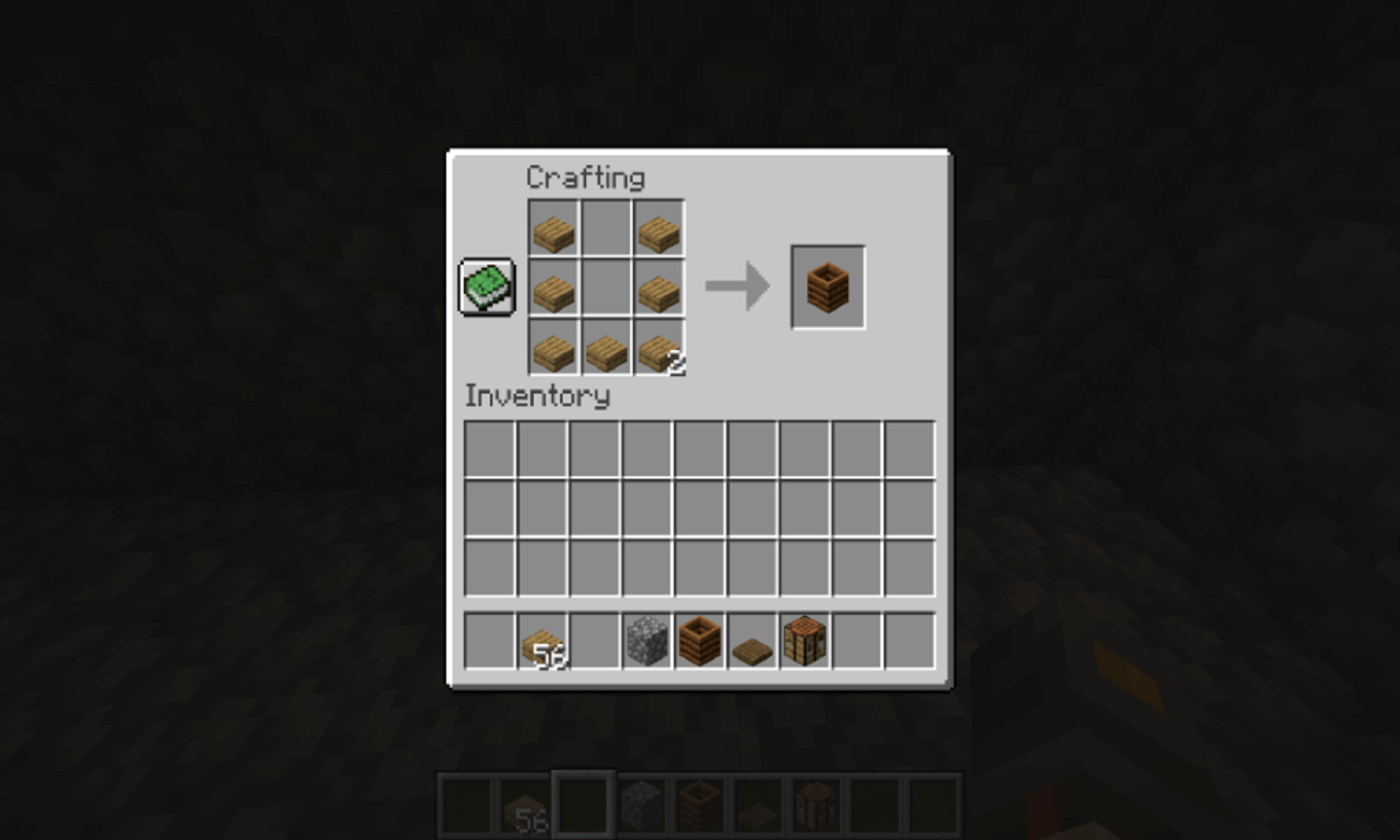Click the Crafting title area
The image size is (1400, 840).
pyautogui.click(x=586, y=176)
